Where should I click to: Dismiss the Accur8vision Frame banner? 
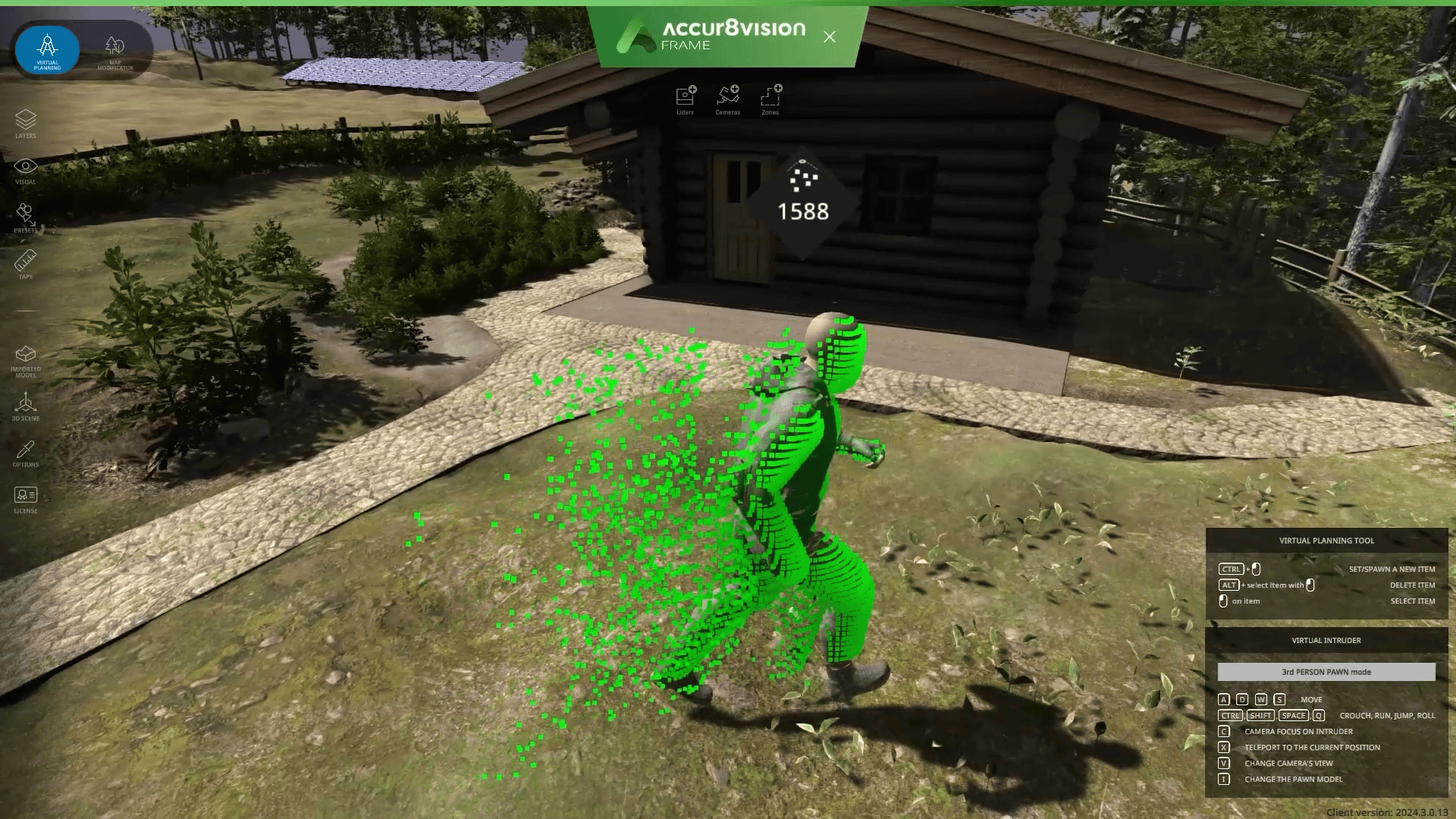click(x=830, y=36)
